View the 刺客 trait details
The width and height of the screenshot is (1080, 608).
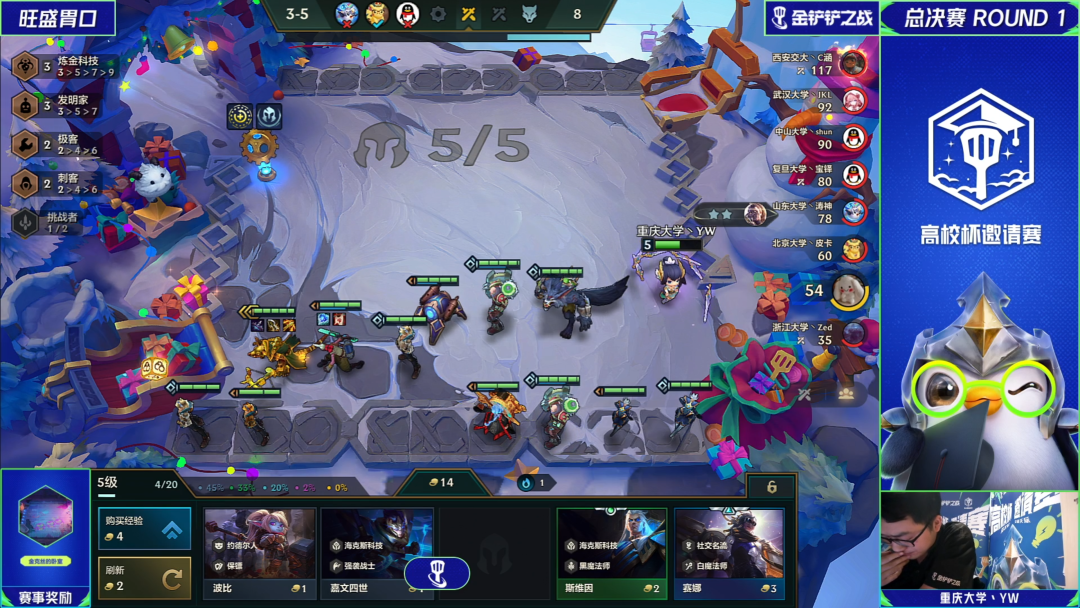point(60,183)
